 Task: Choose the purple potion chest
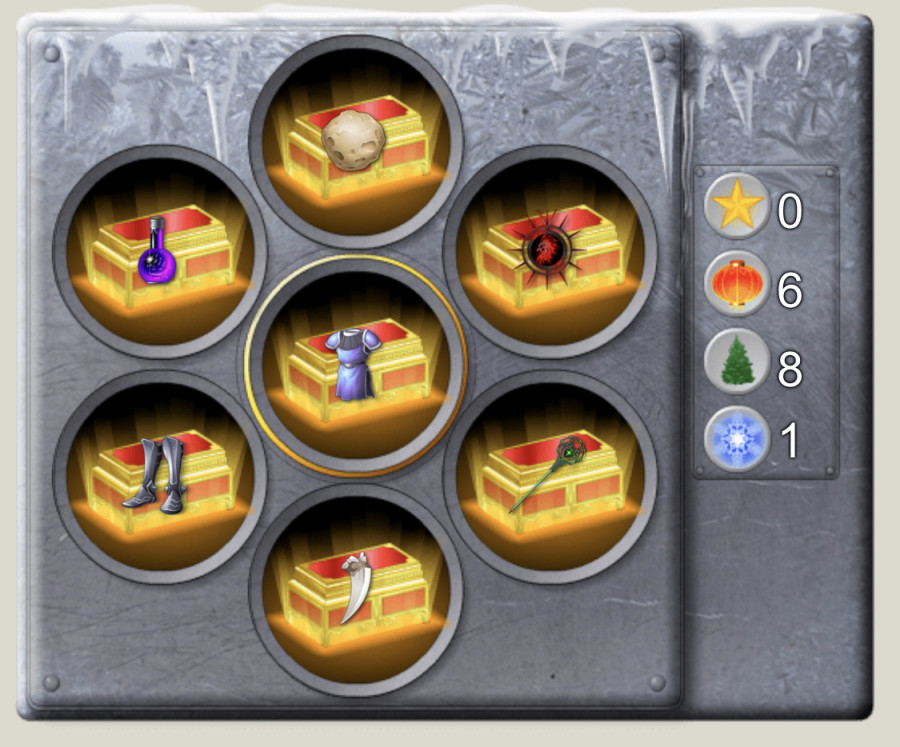(x=160, y=251)
